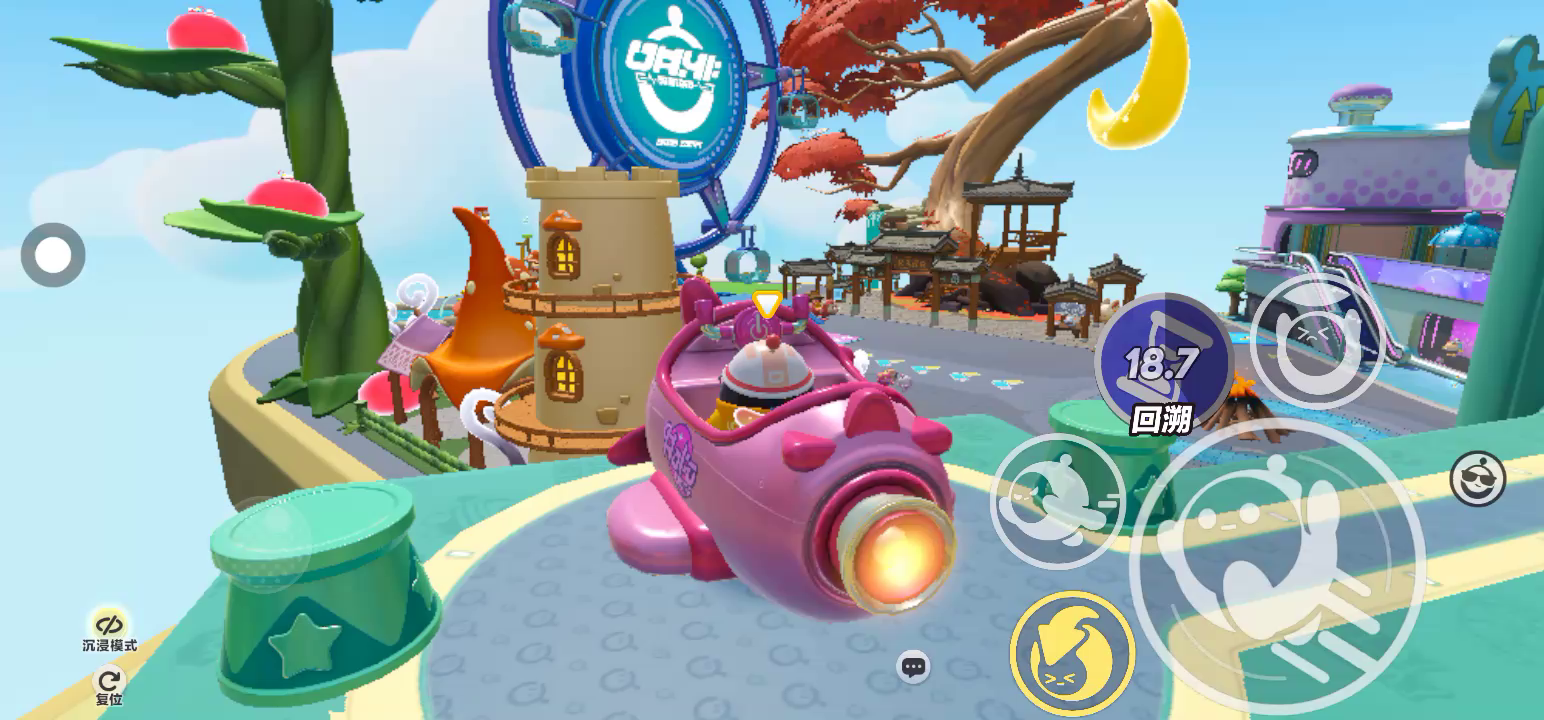Open the sunglasses emoji emote button

(1478, 478)
